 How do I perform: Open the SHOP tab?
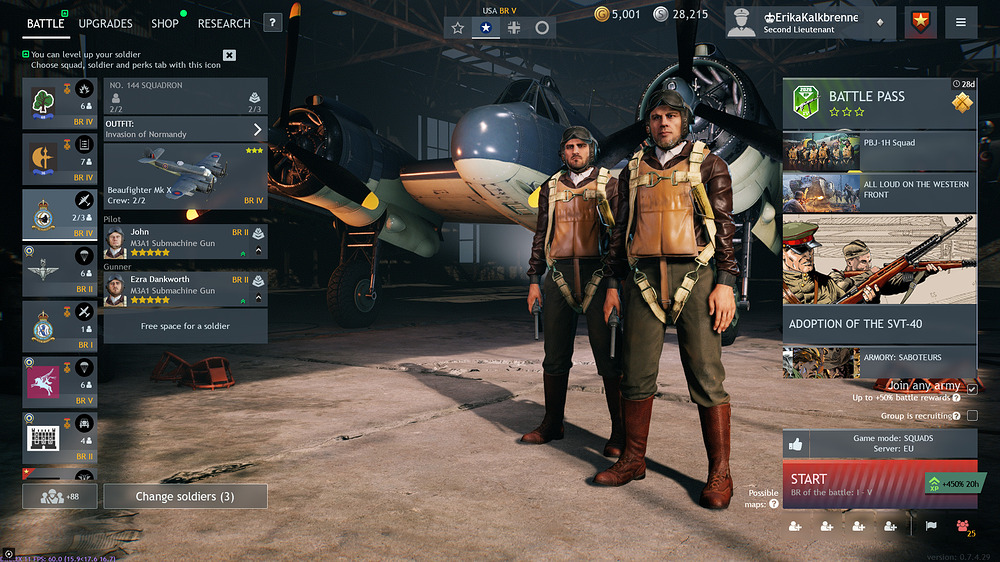click(x=165, y=23)
